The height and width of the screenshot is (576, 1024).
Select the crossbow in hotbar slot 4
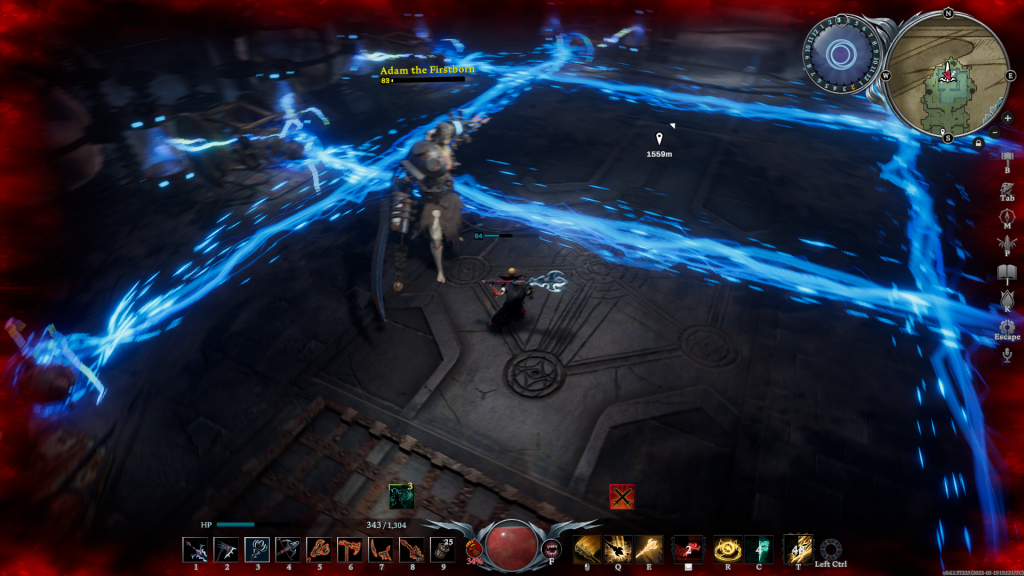pyautogui.click(x=288, y=549)
